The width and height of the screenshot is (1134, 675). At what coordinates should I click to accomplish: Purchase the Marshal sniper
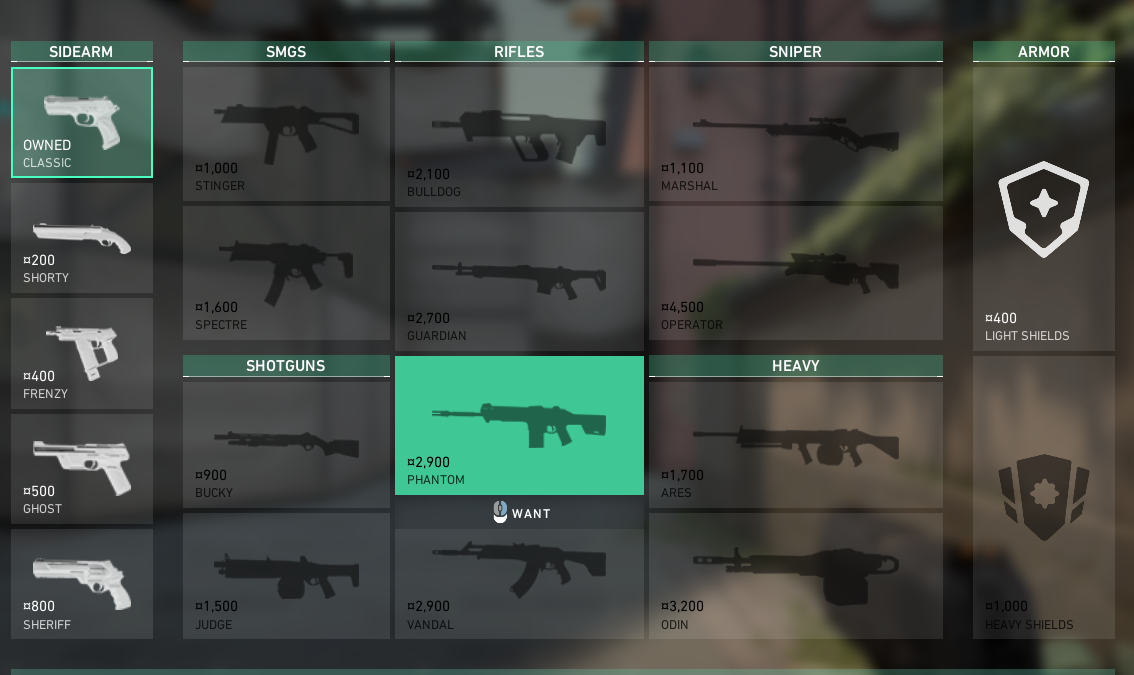(x=796, y=133)
